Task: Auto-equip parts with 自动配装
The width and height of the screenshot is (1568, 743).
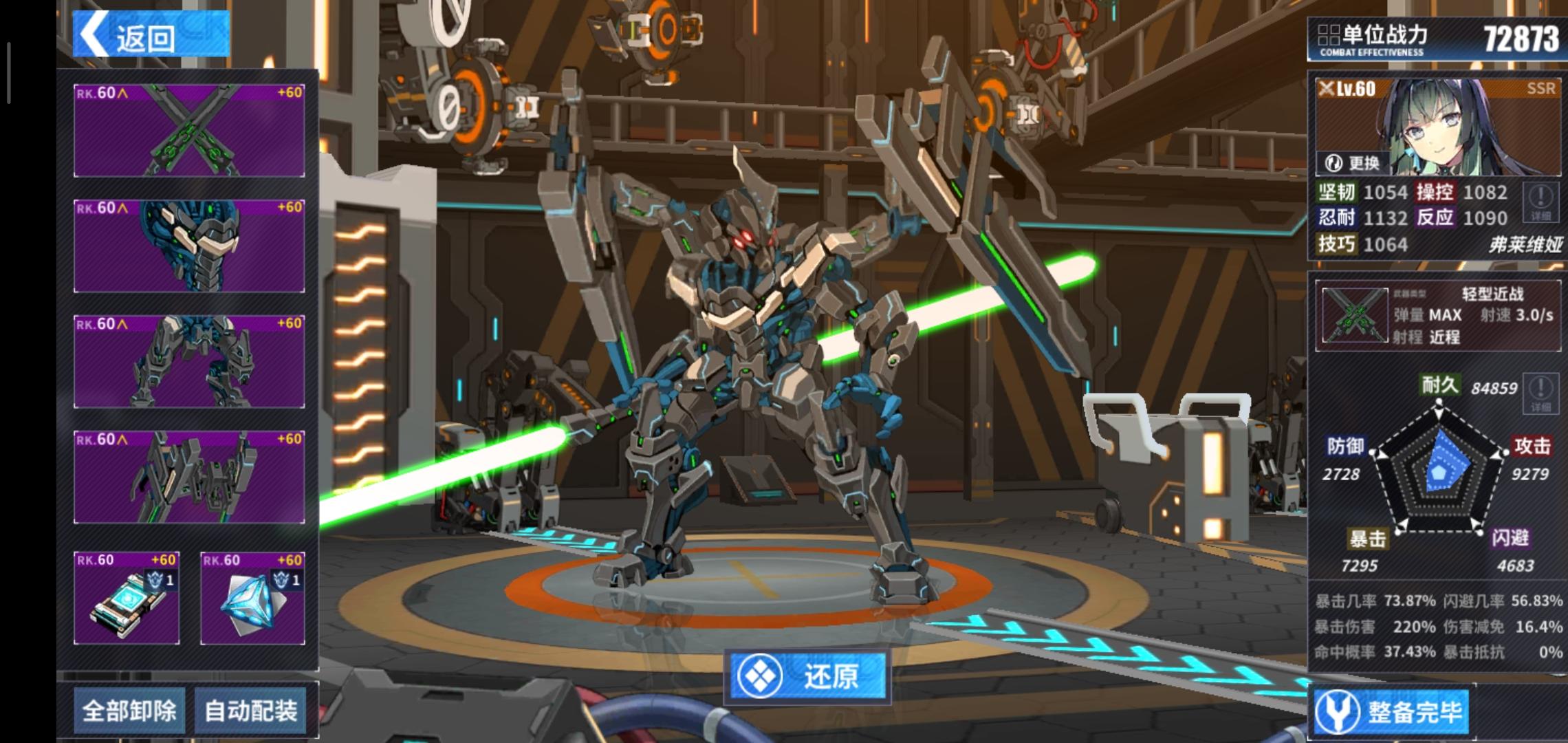Action: (x=251, y=710)
